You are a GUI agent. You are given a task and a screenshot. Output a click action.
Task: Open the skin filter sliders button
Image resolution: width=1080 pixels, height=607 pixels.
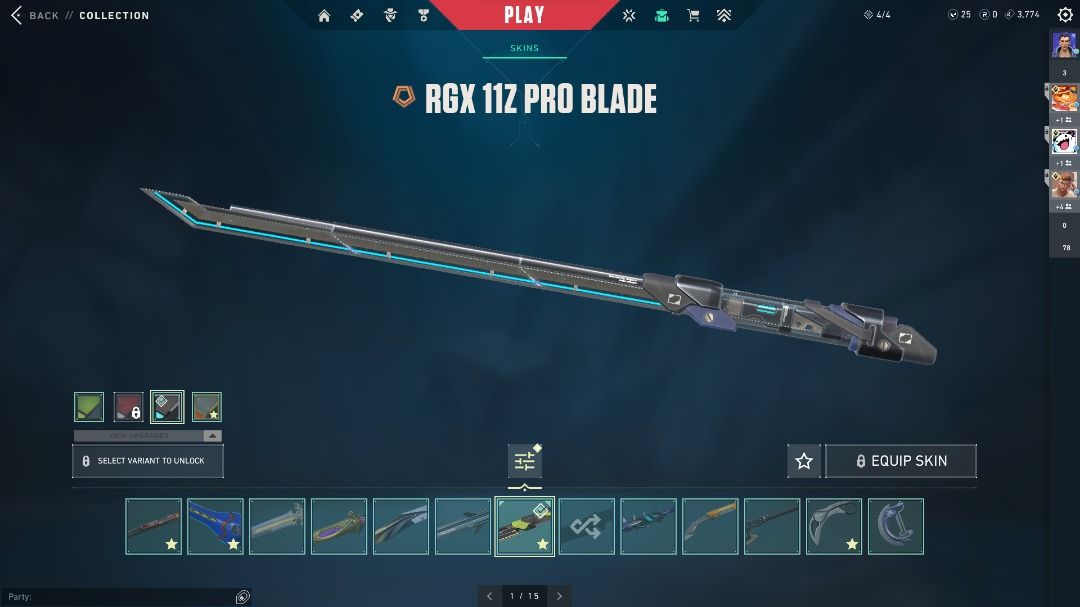(x=525, y=461)
